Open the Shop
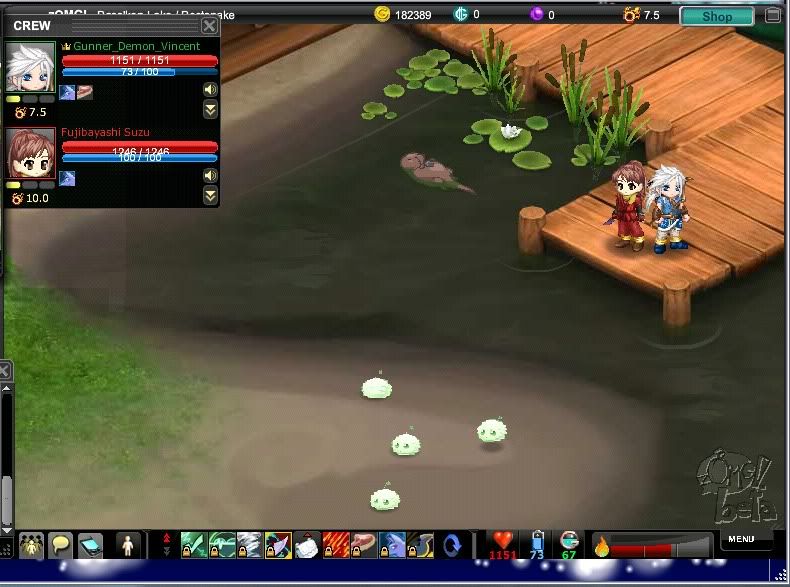This screenshot has height=587, width=790. pyautogui.click(x=716, y=16)
